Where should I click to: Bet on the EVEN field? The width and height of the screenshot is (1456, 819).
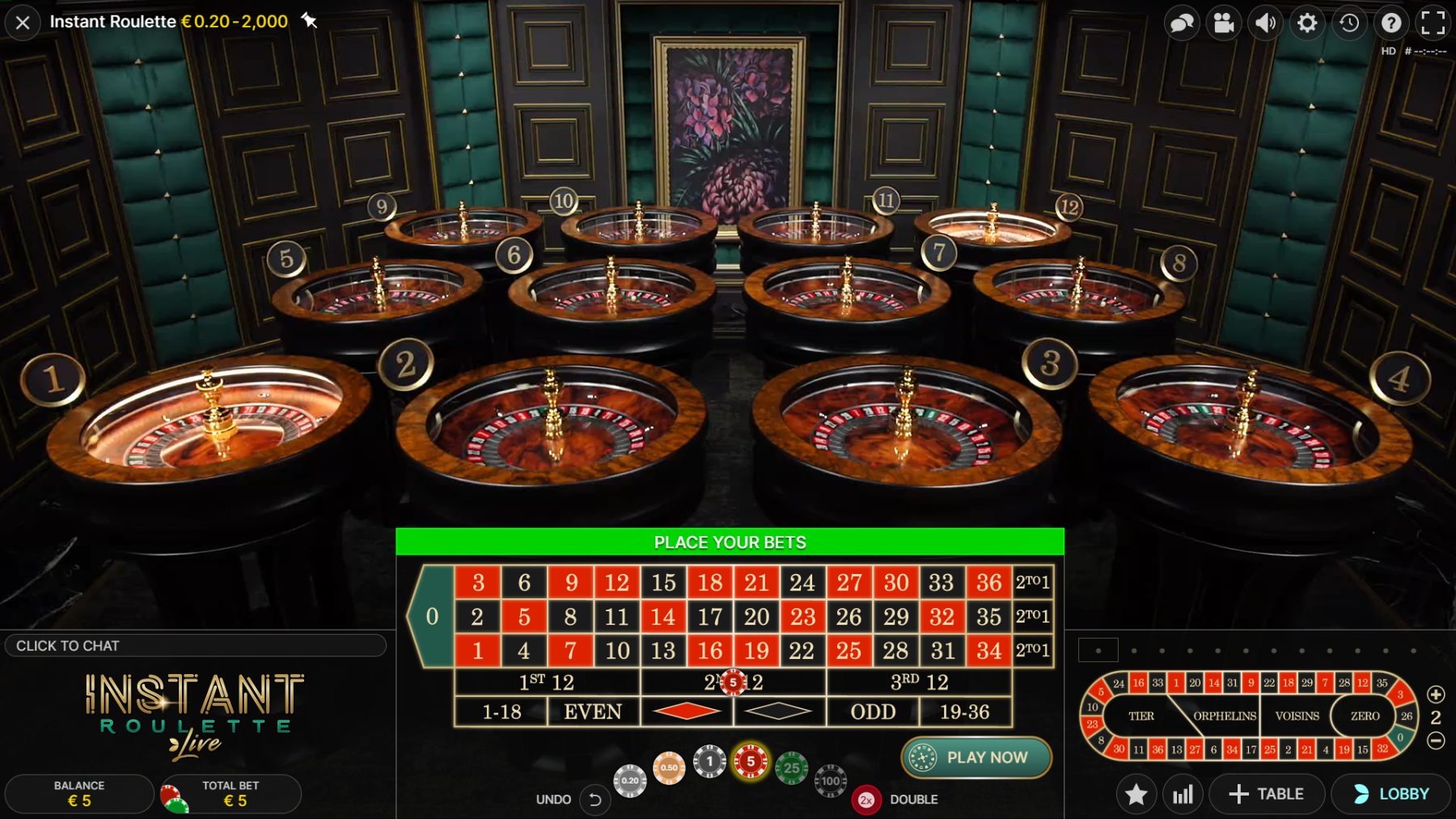coord(593,712)
